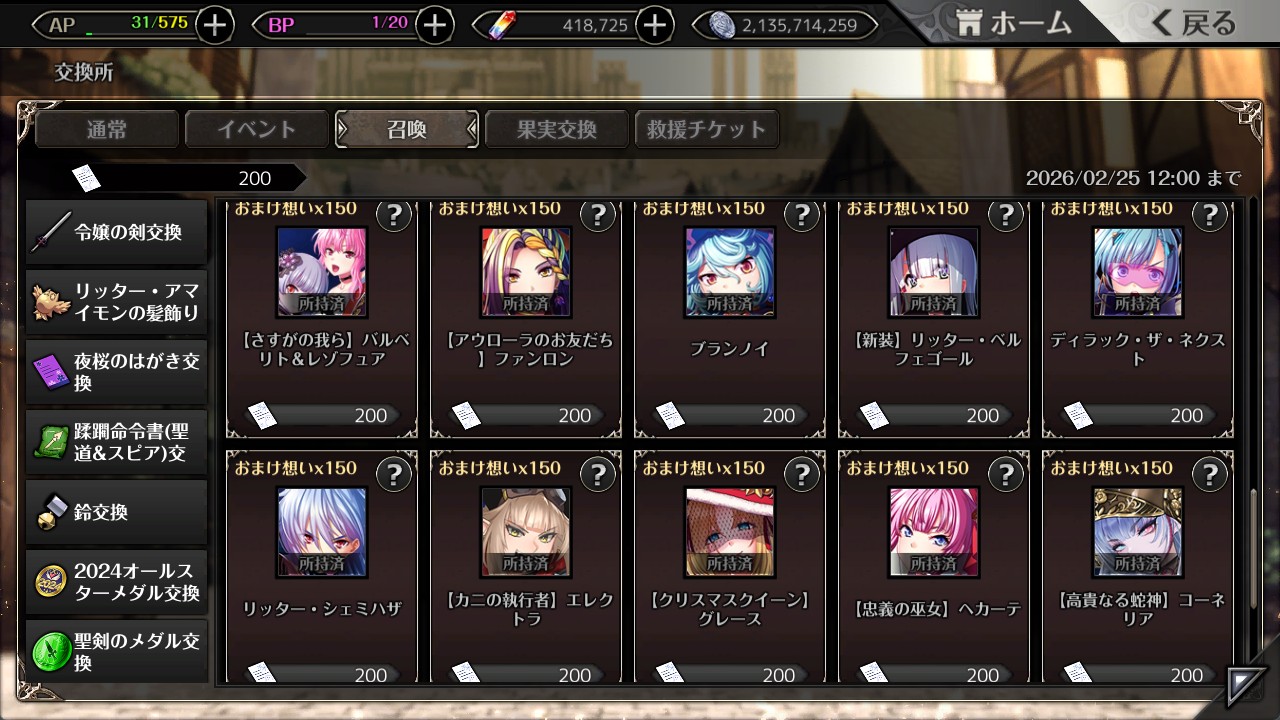This screenshot has width=1280, height=720.
Task: Choose 2024オールスターメダル交換 category
Action: click(116, 582)
